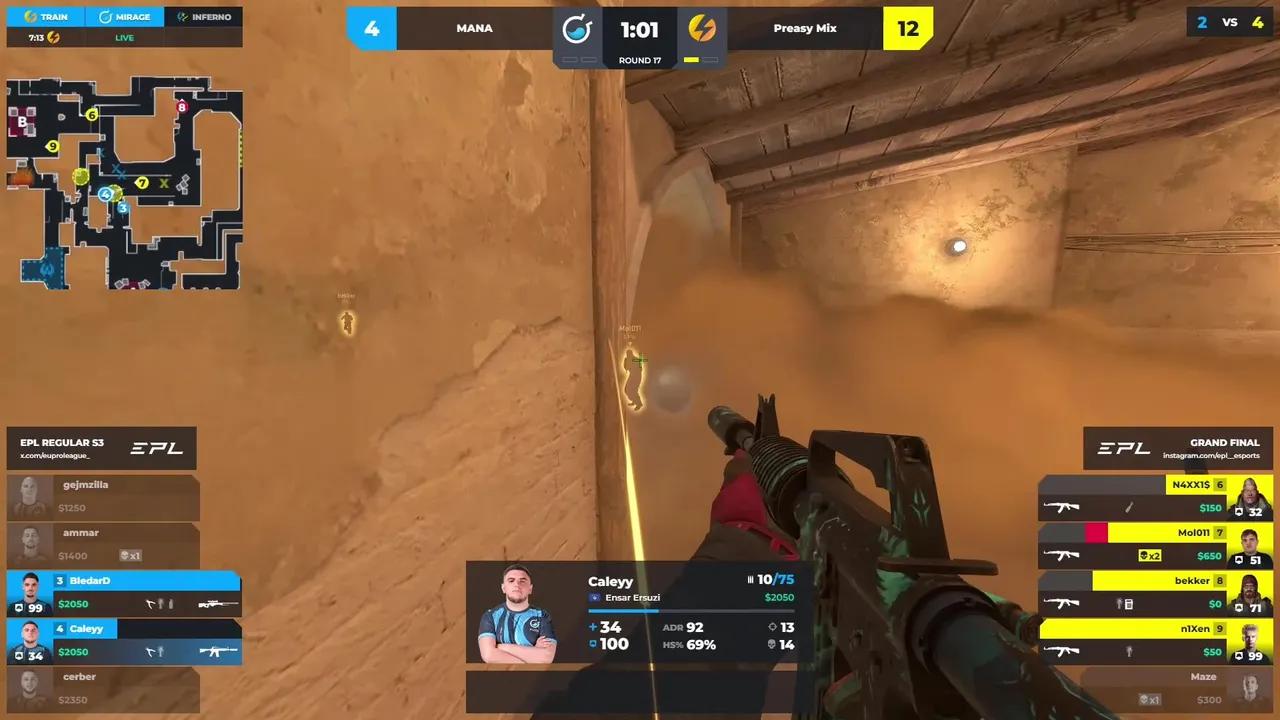Click the Preasy Mix lightning logo
This screenshot has width=1280, height=720.
click(x=702, y=28)
